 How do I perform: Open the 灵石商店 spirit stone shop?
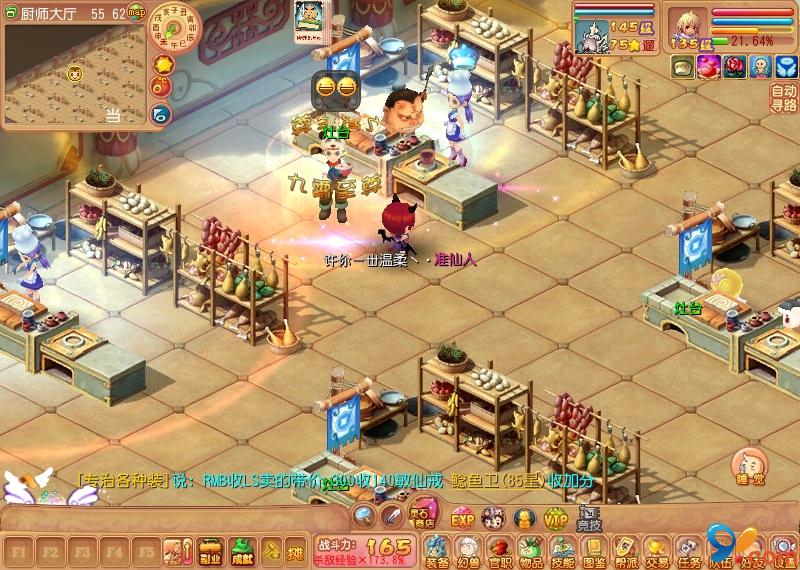[422, 518]
